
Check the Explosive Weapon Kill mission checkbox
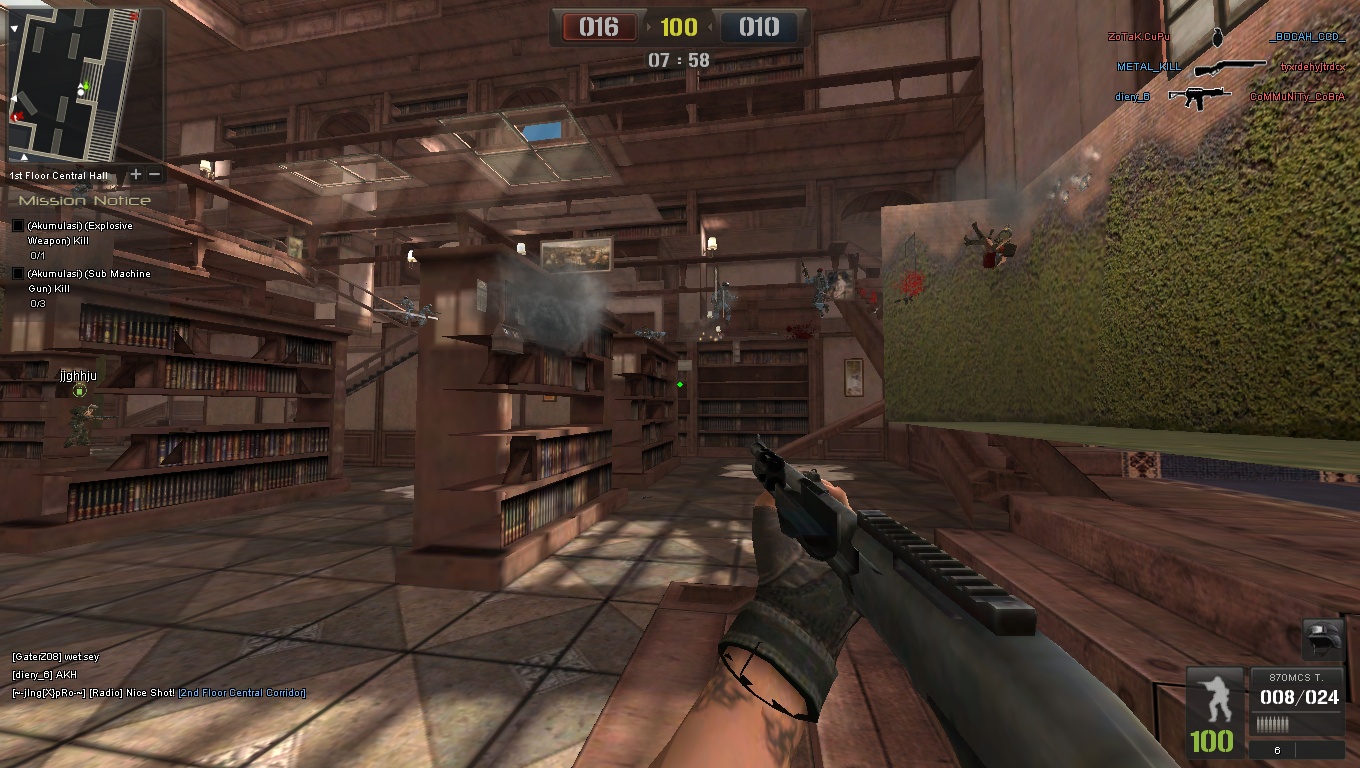16,225
